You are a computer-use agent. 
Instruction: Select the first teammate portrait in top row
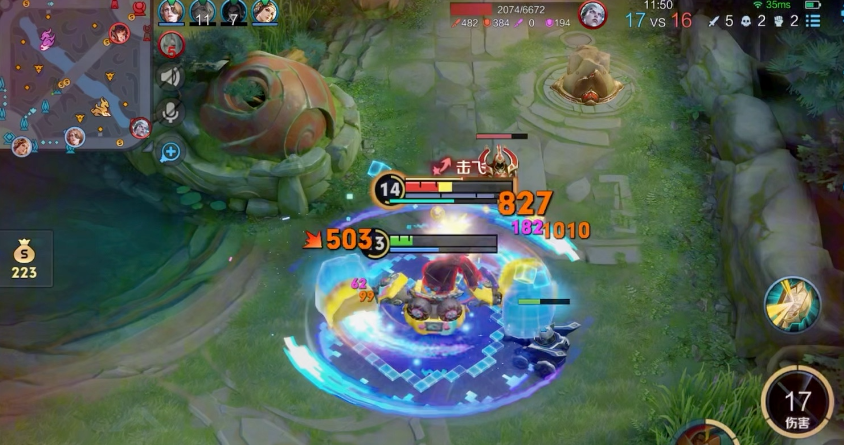[172, 12]
